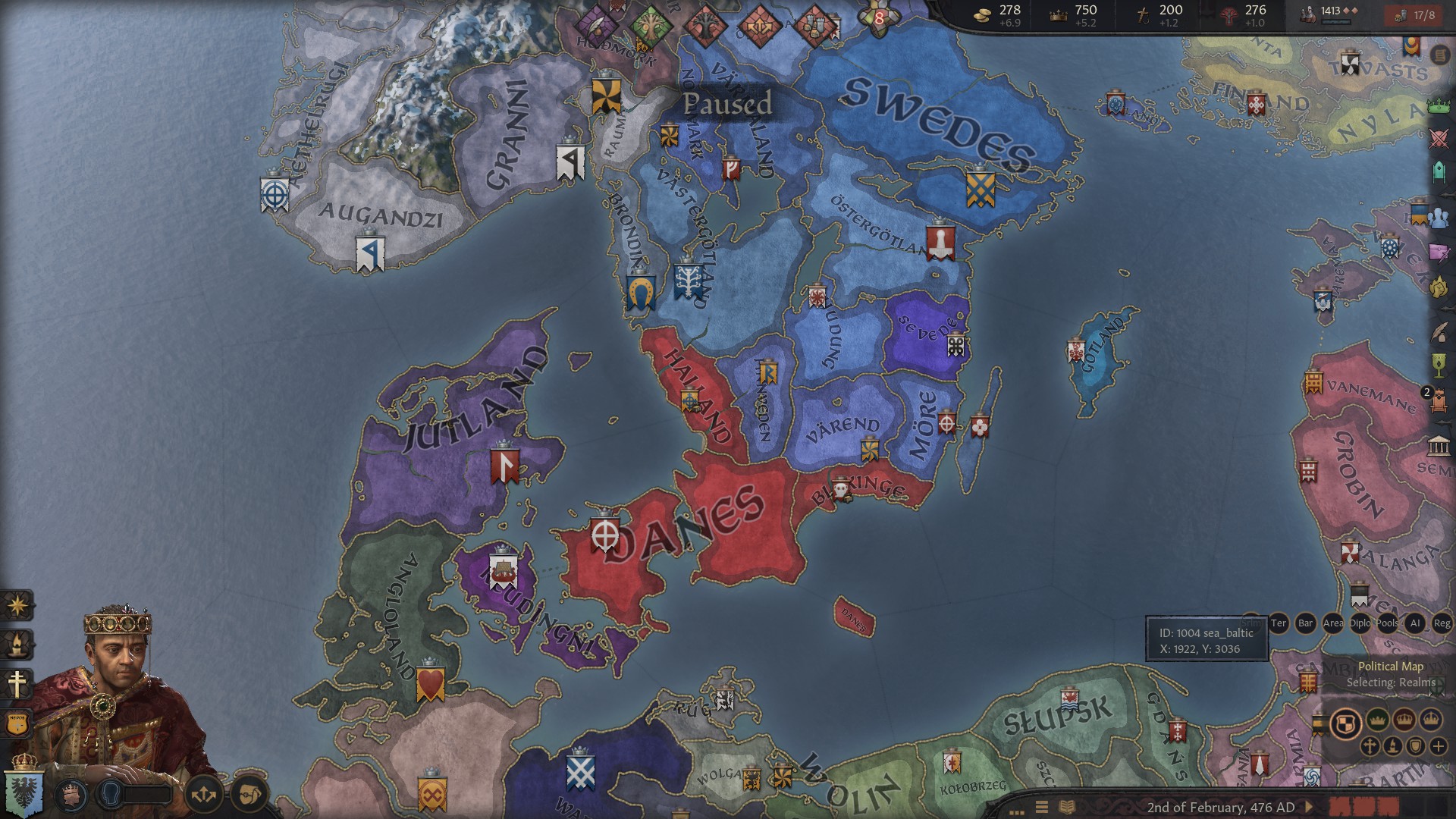The image size is (1456, 819).
Task: Open the Council view via the green crown icon
Action: click(1439, 105)
